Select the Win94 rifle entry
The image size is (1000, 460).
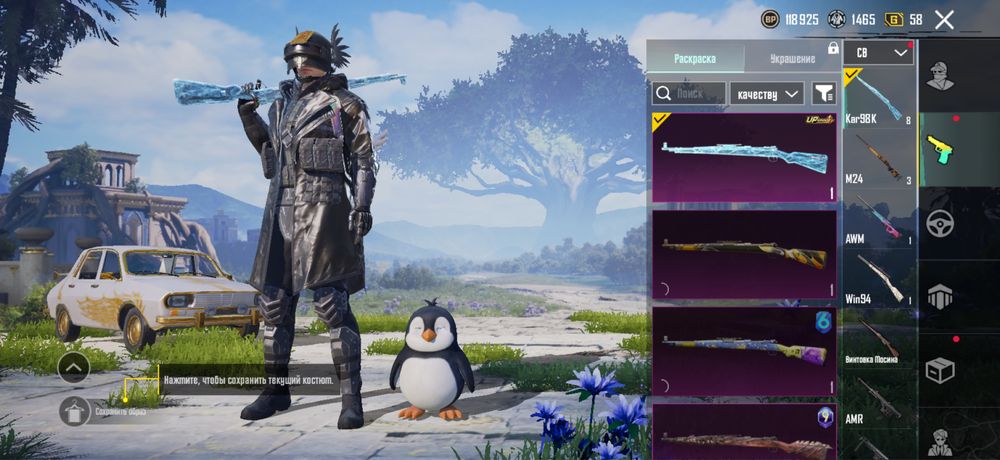[878, 279]
